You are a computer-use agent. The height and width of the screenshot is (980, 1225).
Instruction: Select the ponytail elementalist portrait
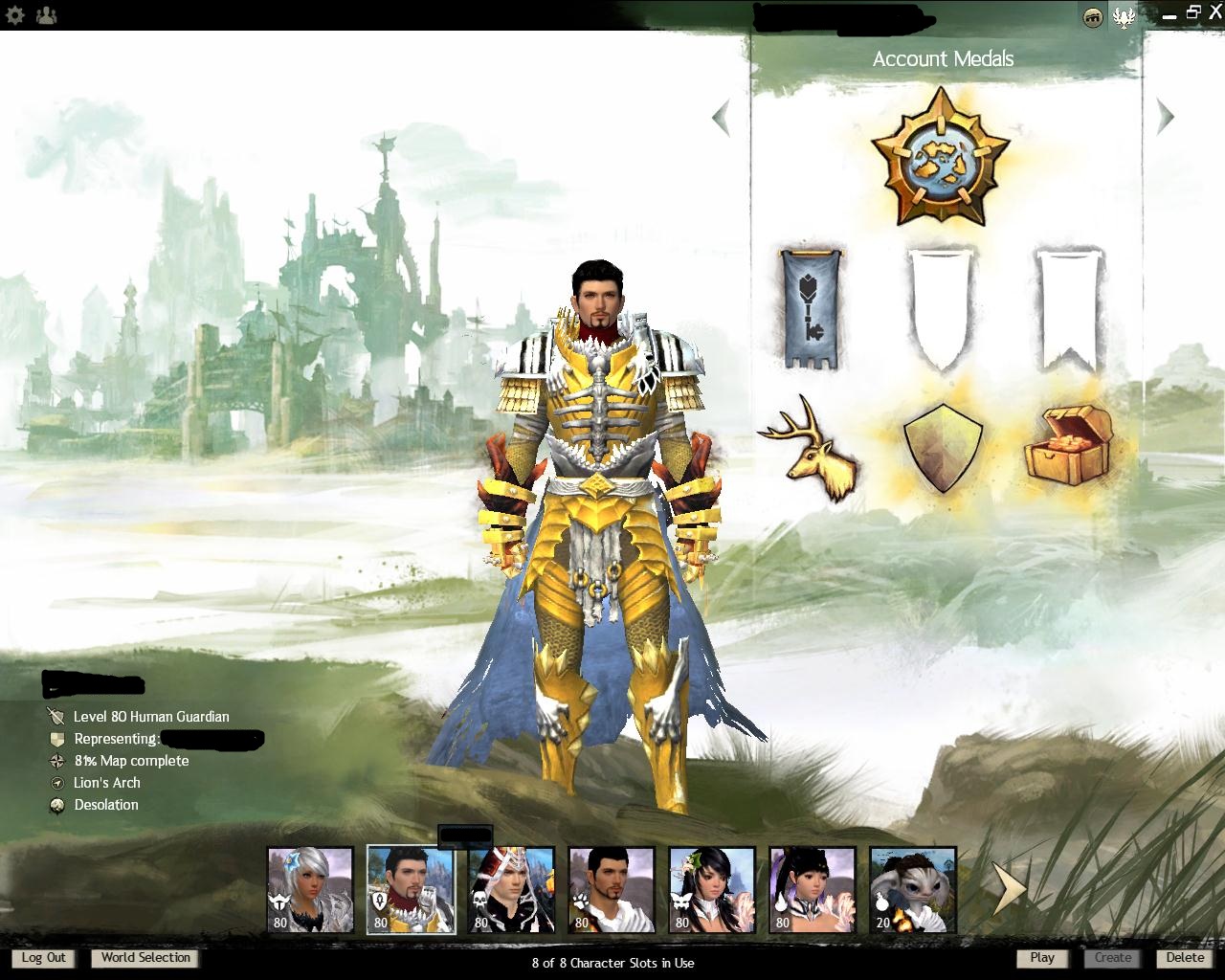tap(813, 889)
